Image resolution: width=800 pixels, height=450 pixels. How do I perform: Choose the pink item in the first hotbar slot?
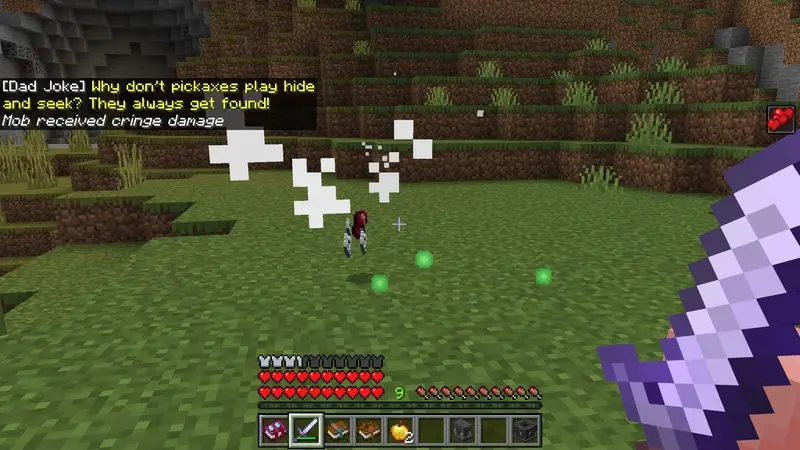pyautogui.click(x=274, y=430)
